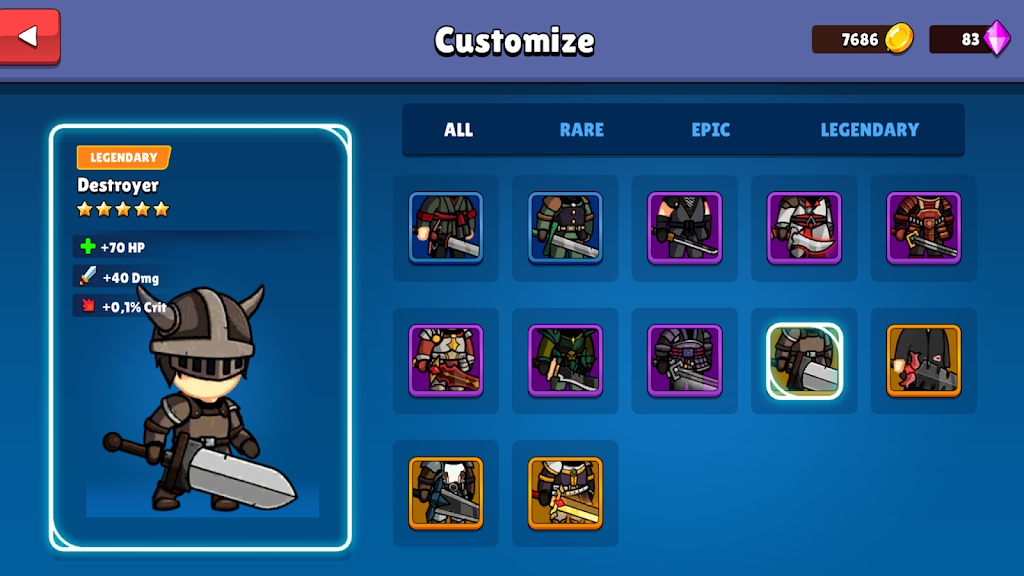Choose the red samurai armor skin
This screenshot has height=576, width=1024.
(x=924, y=228)
